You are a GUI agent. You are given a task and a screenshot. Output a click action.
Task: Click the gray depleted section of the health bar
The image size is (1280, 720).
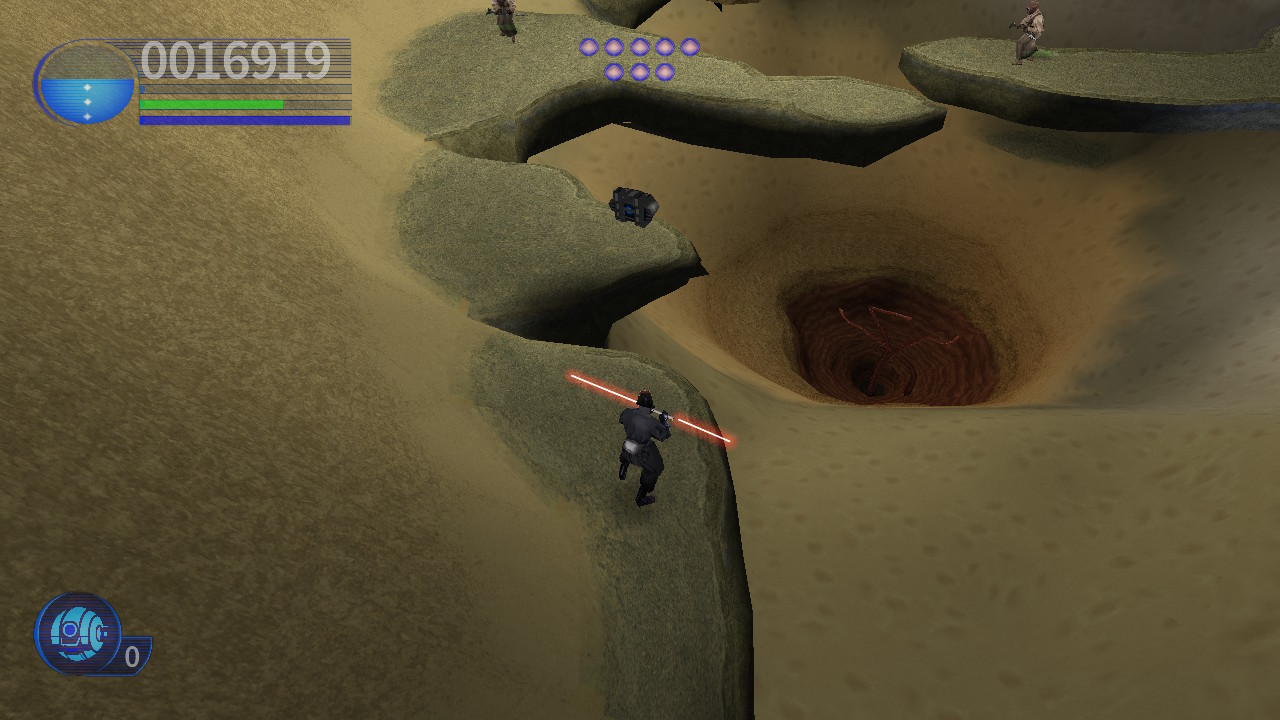pos(315,104)
